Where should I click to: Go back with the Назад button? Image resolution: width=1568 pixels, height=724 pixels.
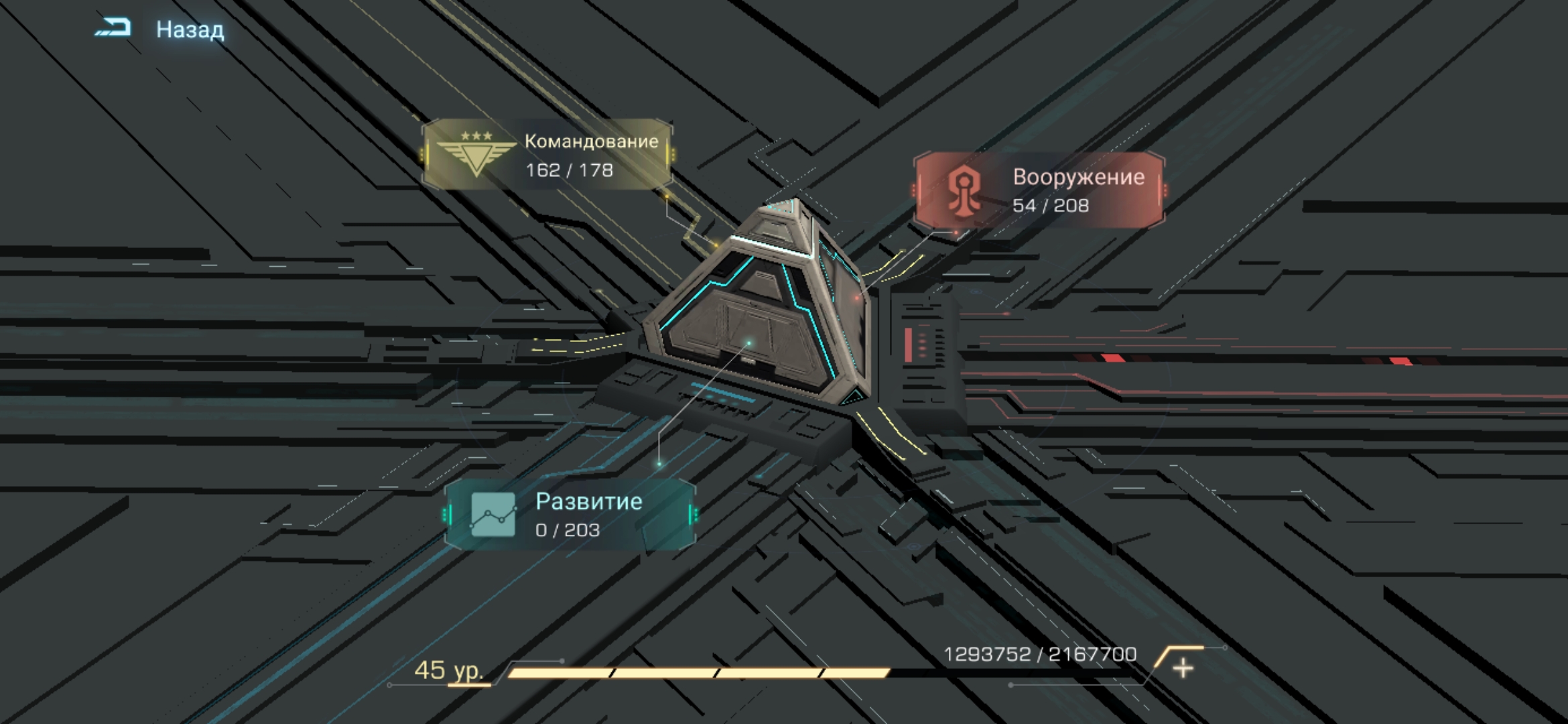coord(161,29)
